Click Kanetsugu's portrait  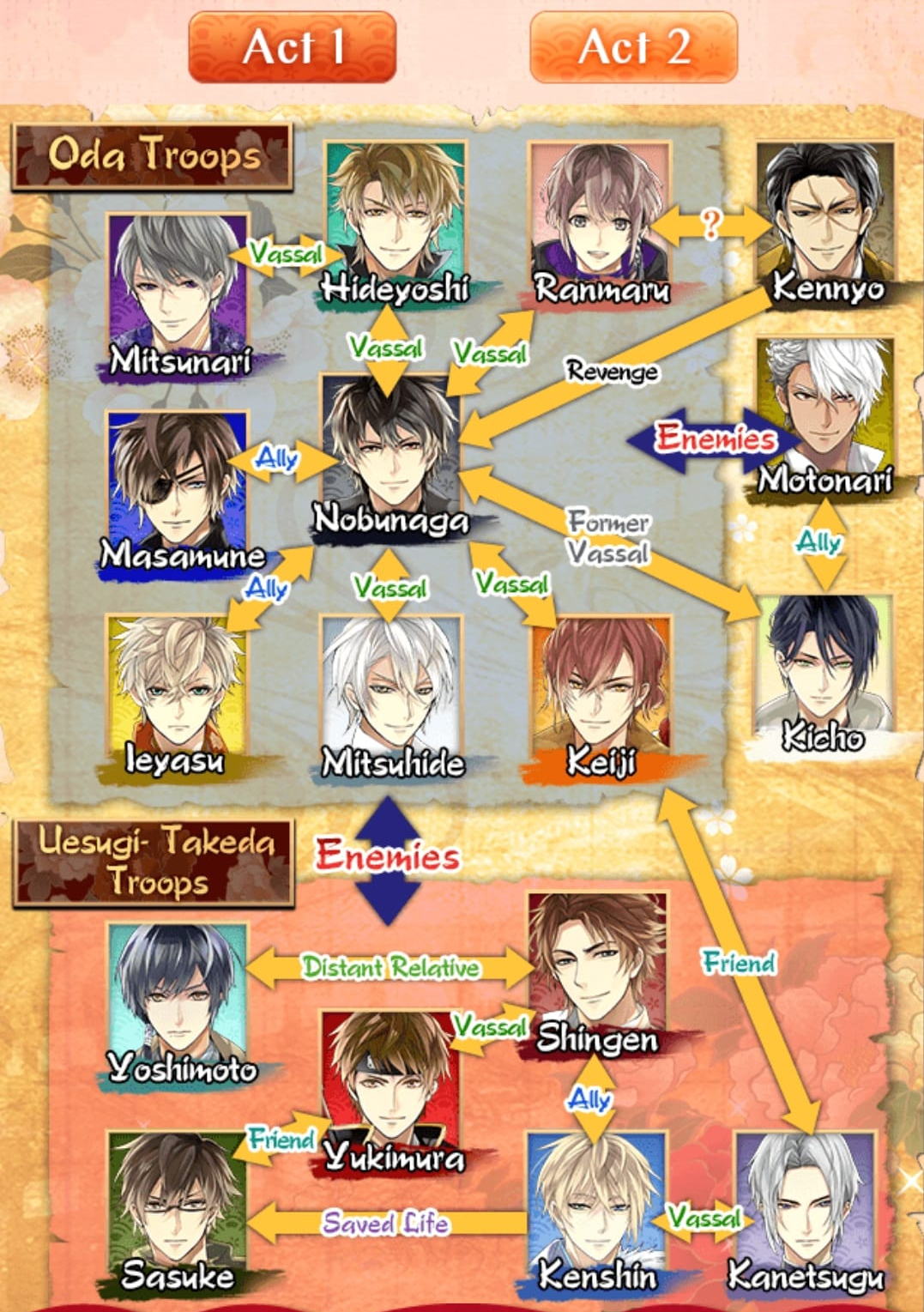point(805,1201)
